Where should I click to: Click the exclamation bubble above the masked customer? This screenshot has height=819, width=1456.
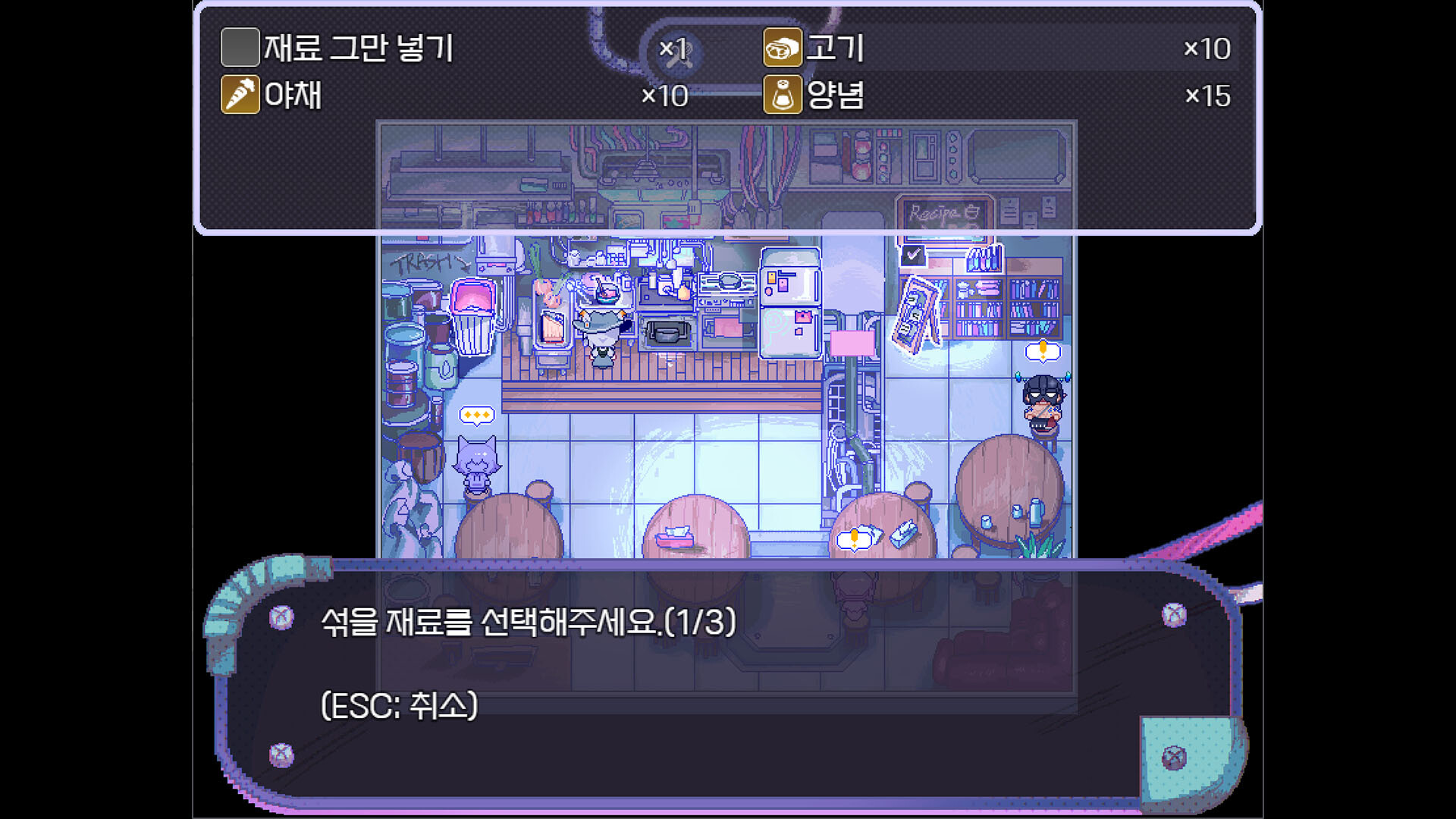click(1043, 351)
